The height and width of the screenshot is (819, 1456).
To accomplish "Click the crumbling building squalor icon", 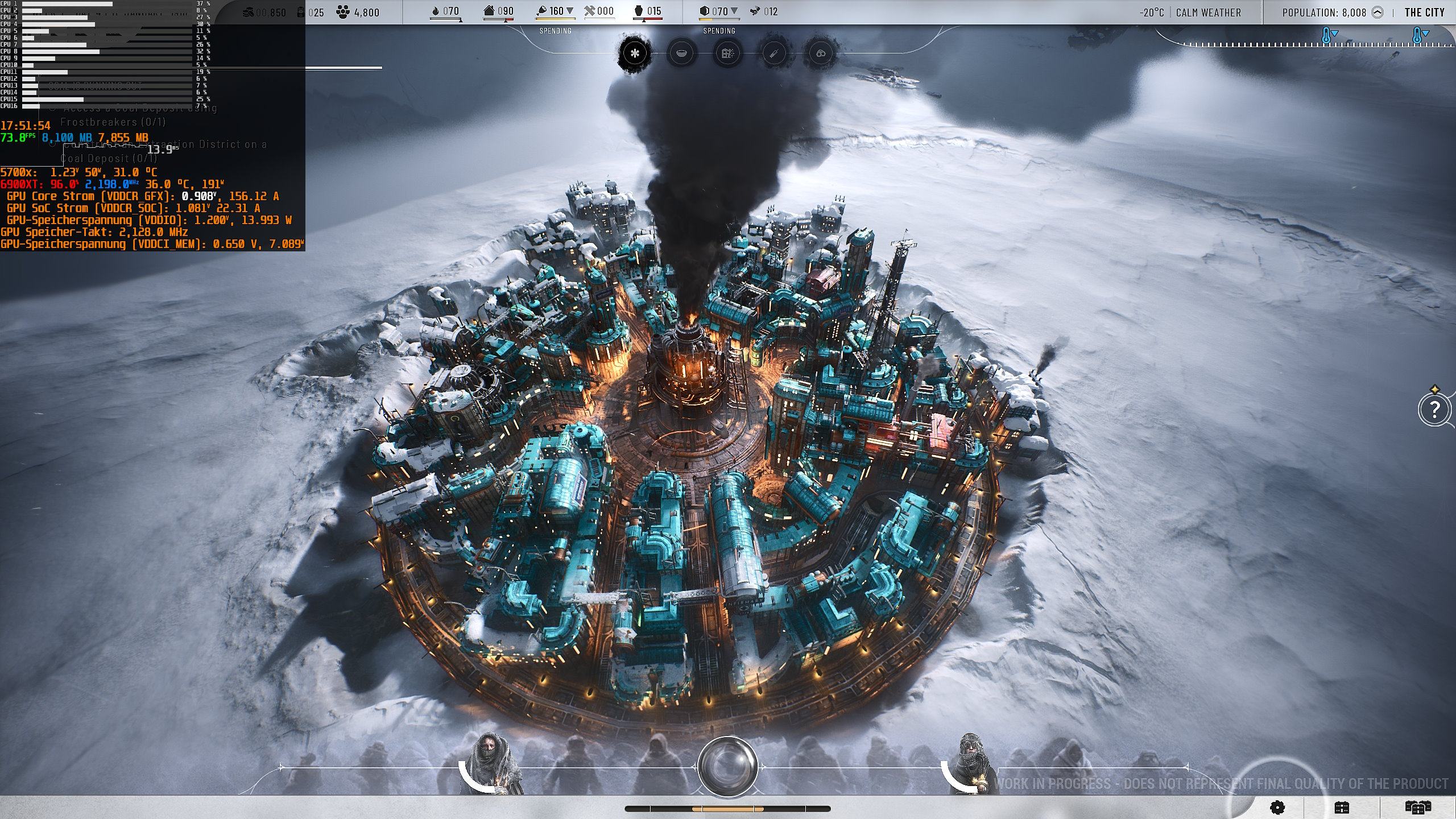I will click(727, 53).
